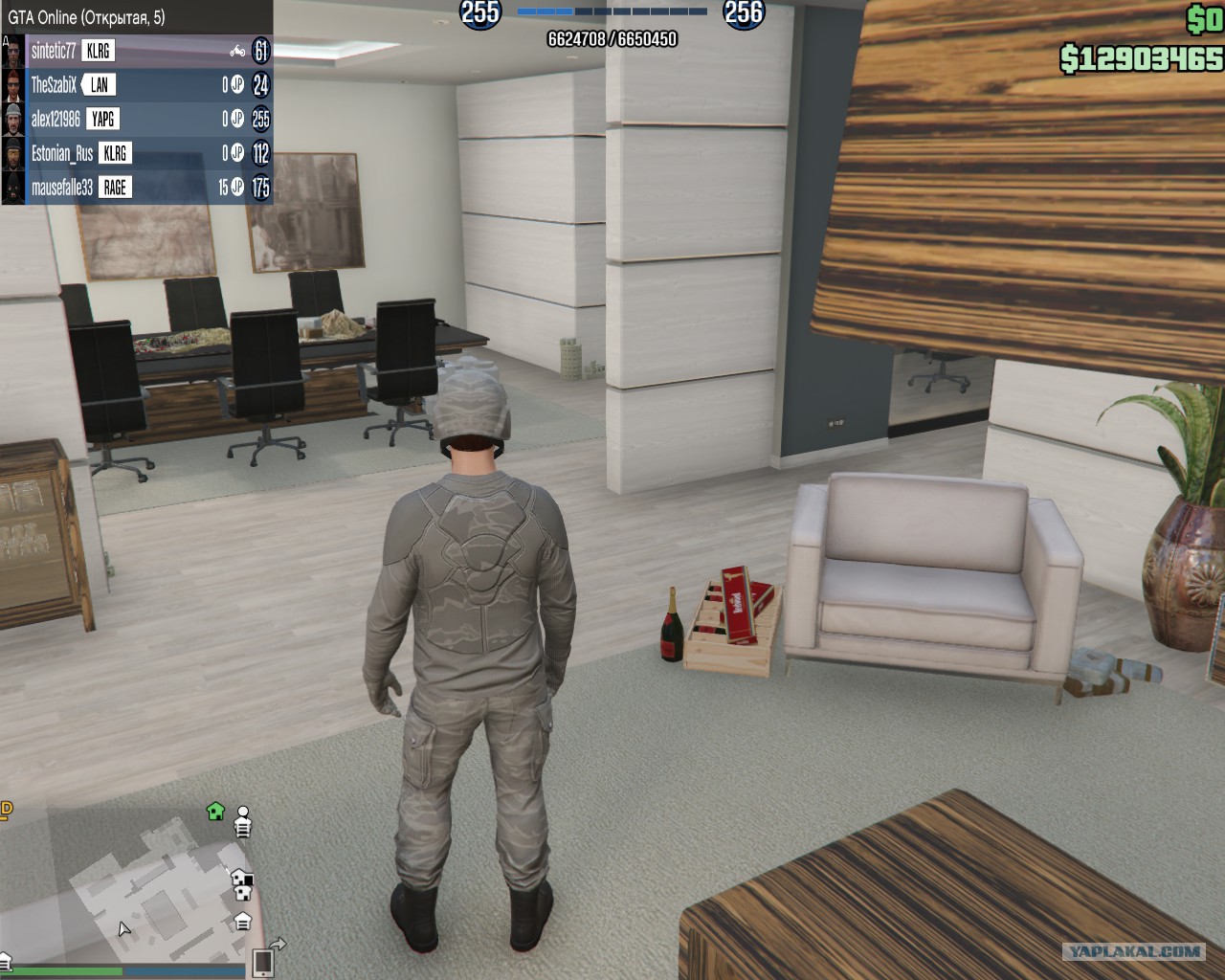Viewport: 1225px width, 980px height.
Task: Select mausefalle33 player row
Action: [61, 188]
